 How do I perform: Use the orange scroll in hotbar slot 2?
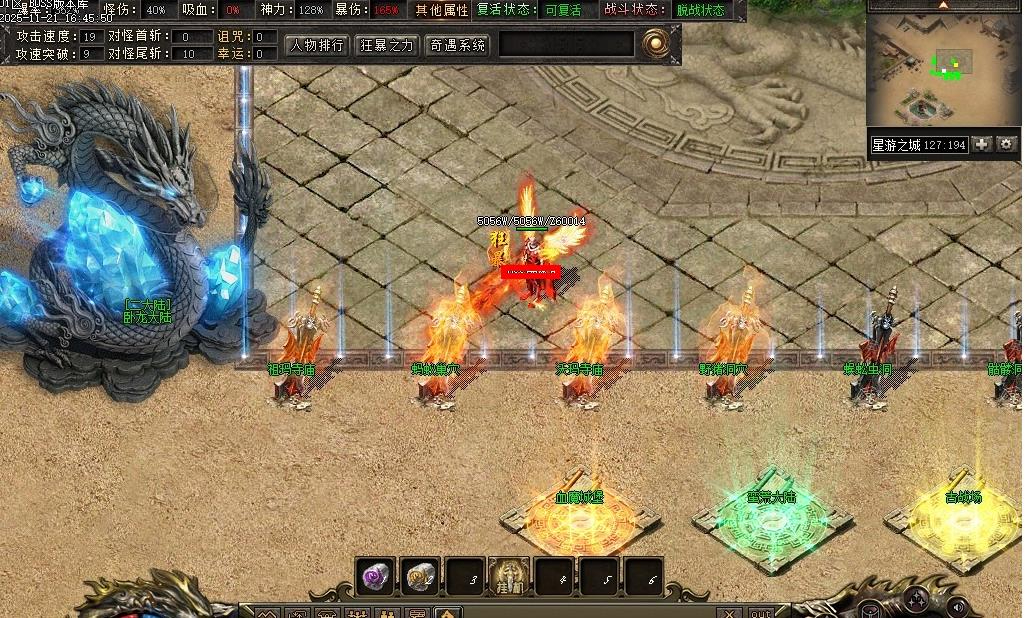tap(420, 576)
